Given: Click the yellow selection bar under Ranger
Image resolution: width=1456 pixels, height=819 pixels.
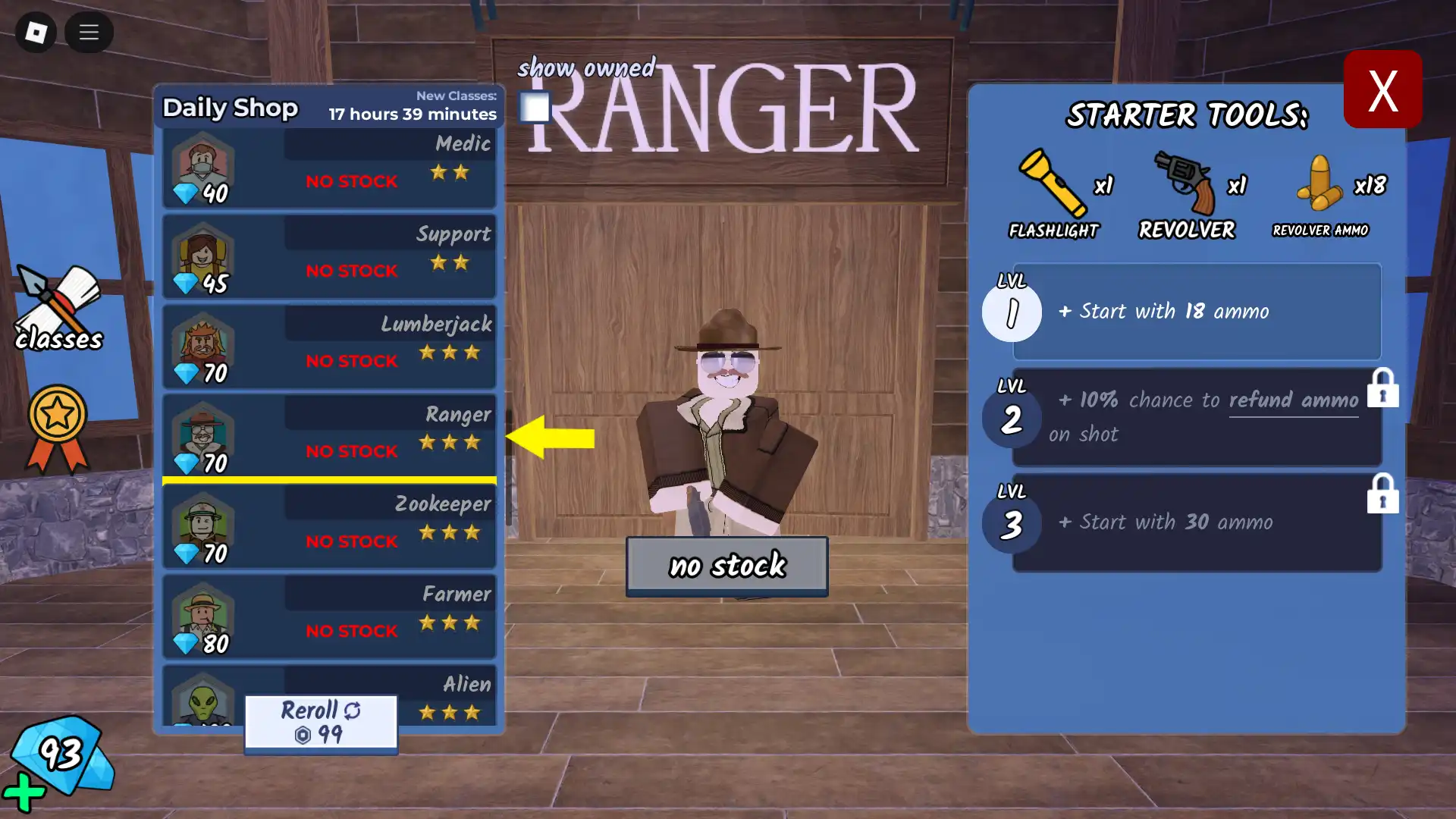Looking at the screenshot, I should pos(329,480).
